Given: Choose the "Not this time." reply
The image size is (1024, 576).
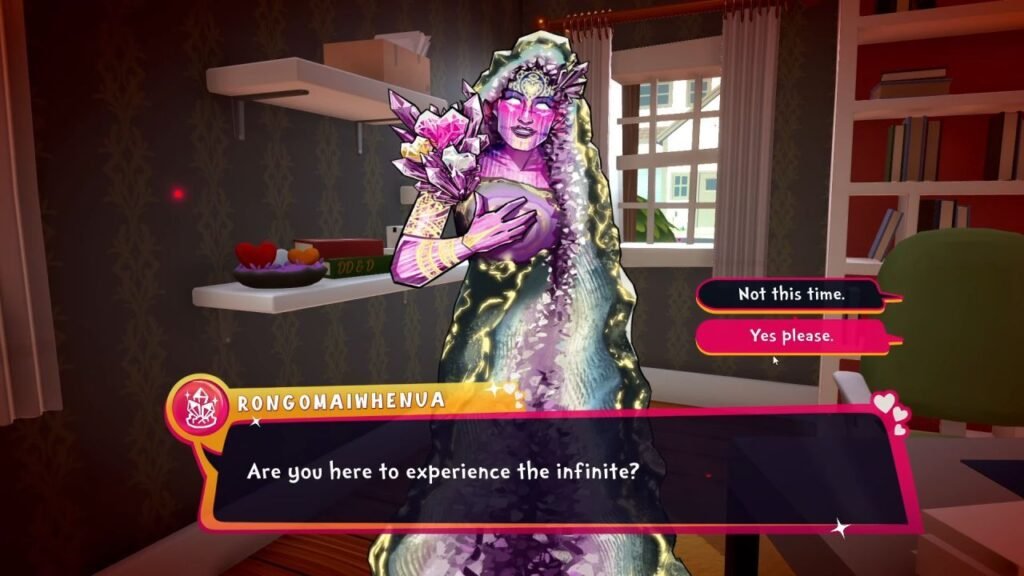Looking at the screenshot, I should point(791,295).
